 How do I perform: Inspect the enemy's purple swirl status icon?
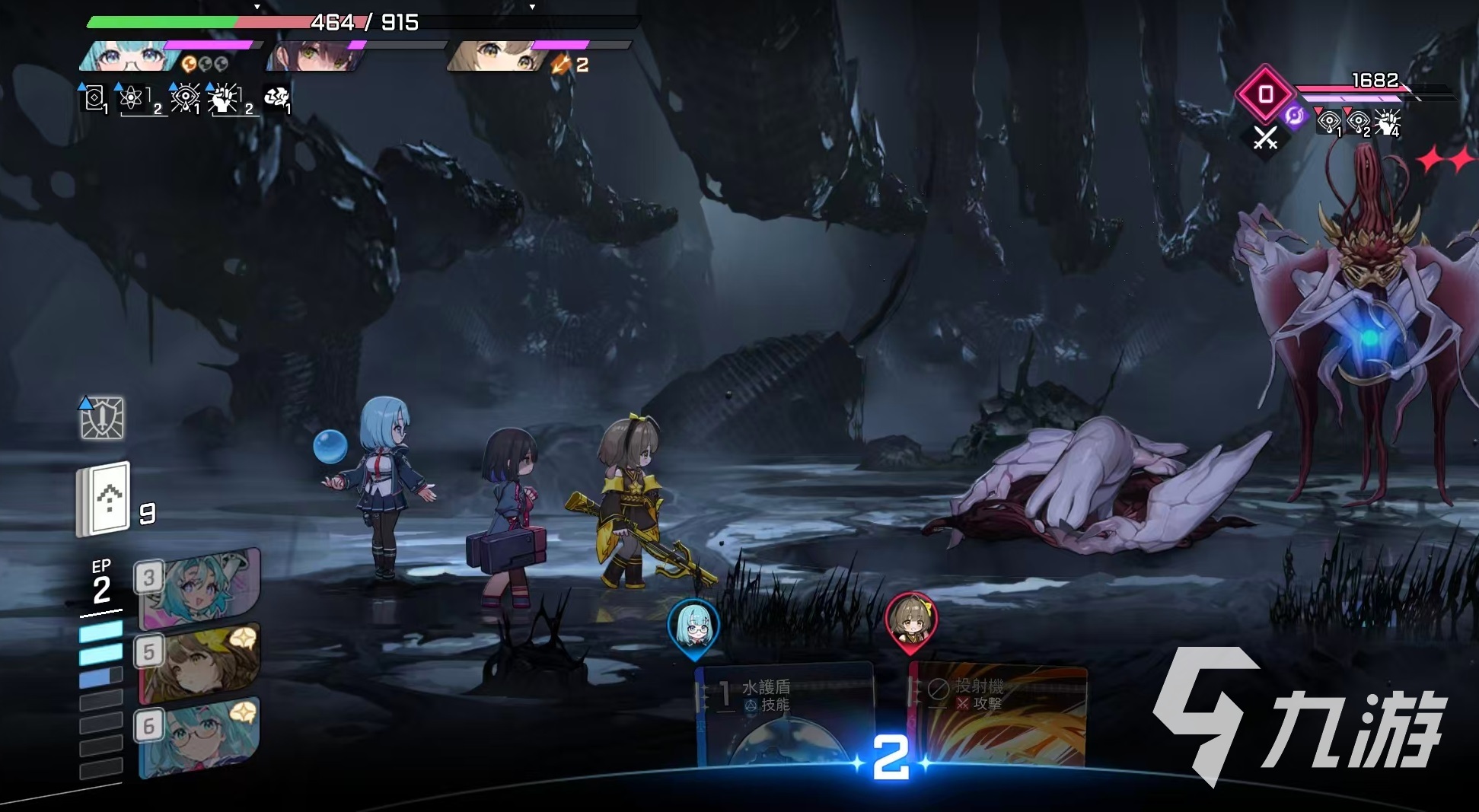click(1294, 116)
